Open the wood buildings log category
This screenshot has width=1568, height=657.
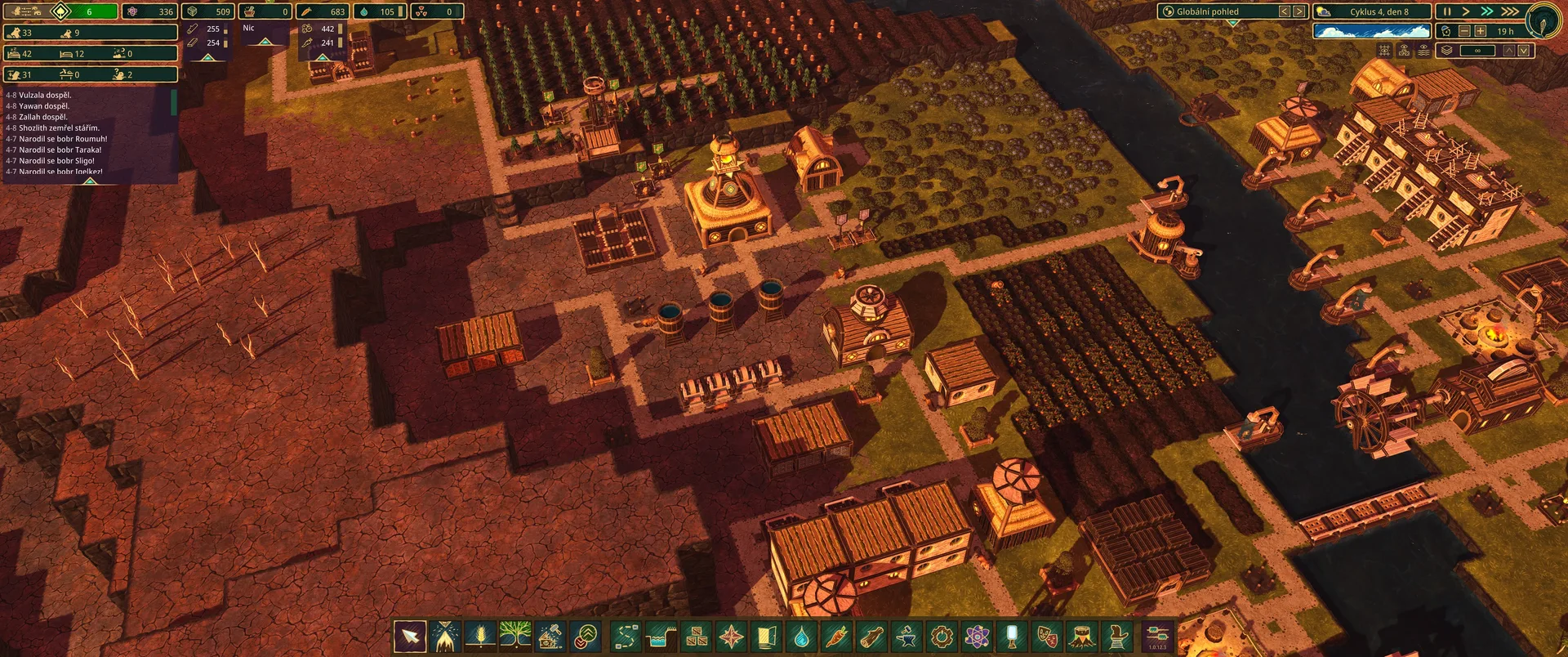pos(871,636)
